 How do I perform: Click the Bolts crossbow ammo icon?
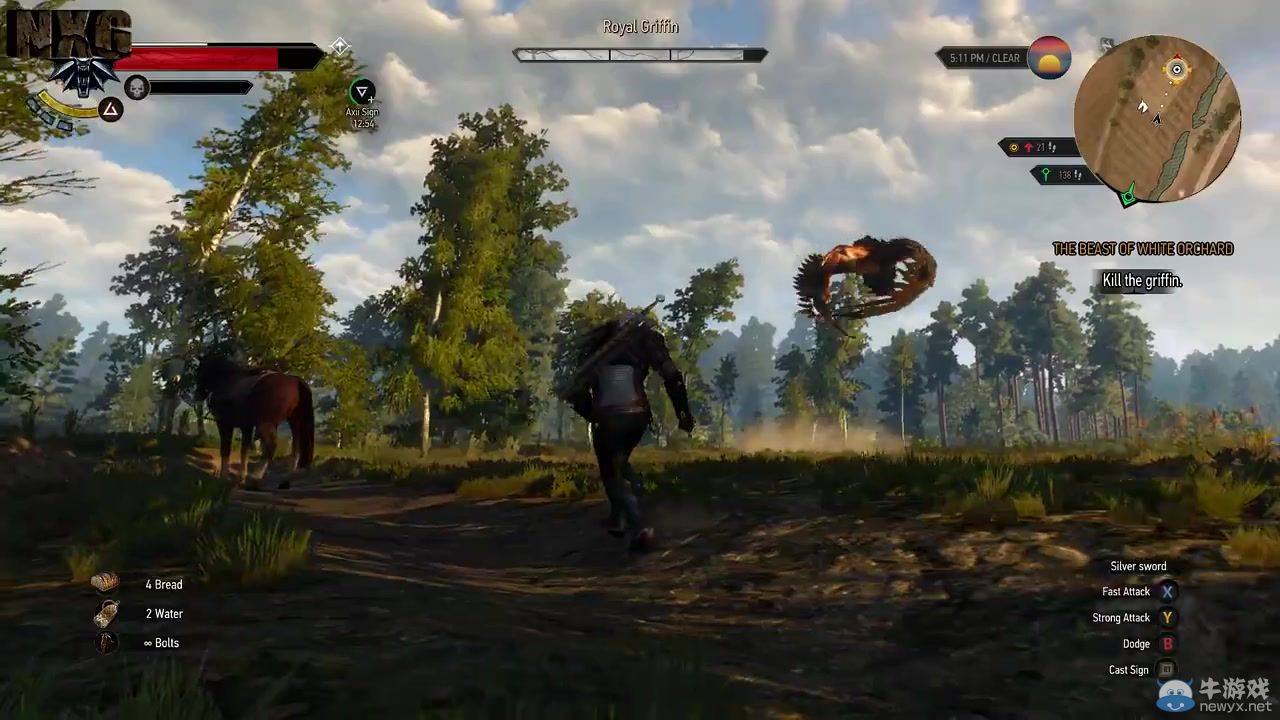coord(105,642)
